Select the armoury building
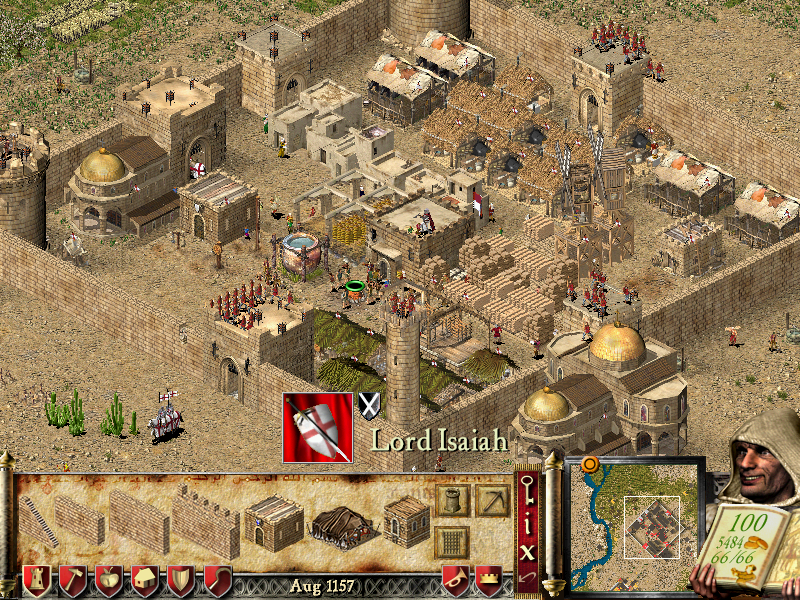Screen dimensions: 800x600 coord(405,520)
